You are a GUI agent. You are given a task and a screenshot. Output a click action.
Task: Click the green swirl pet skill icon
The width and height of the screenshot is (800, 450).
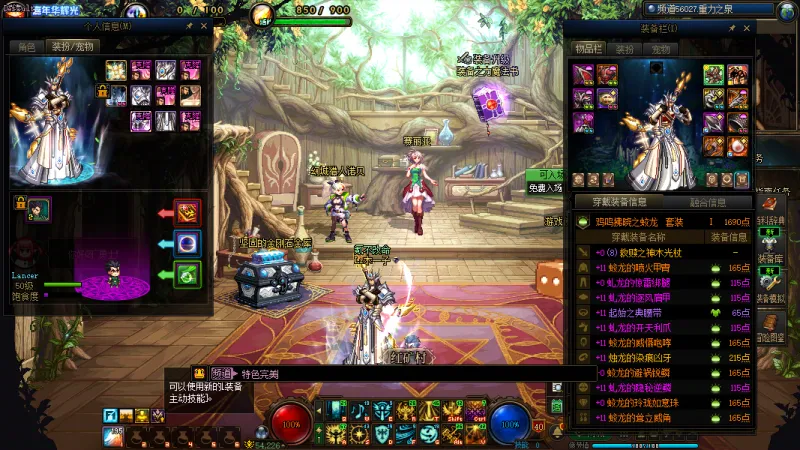[187, 273]
